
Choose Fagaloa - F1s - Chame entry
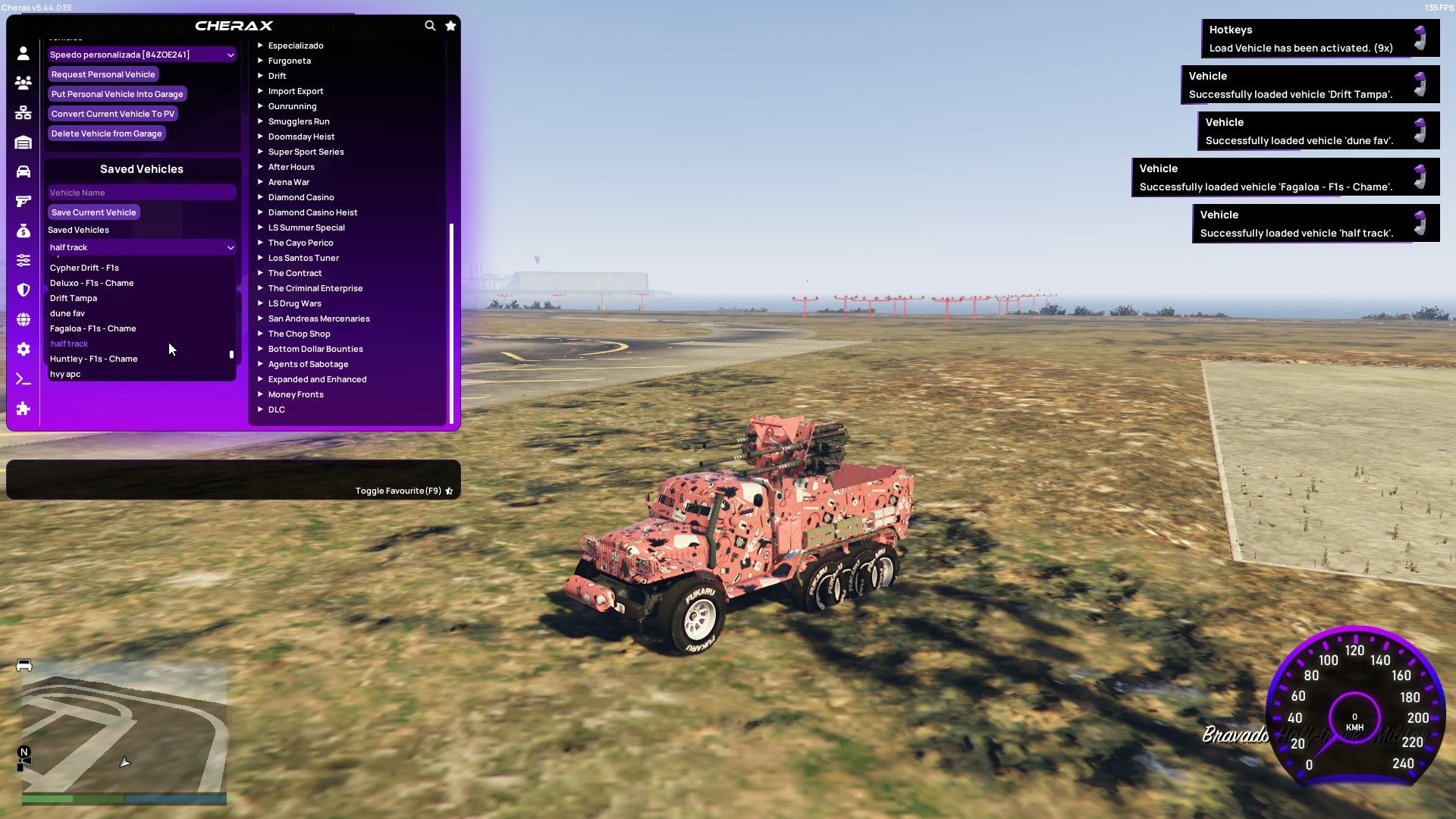(x=92, y=328)
